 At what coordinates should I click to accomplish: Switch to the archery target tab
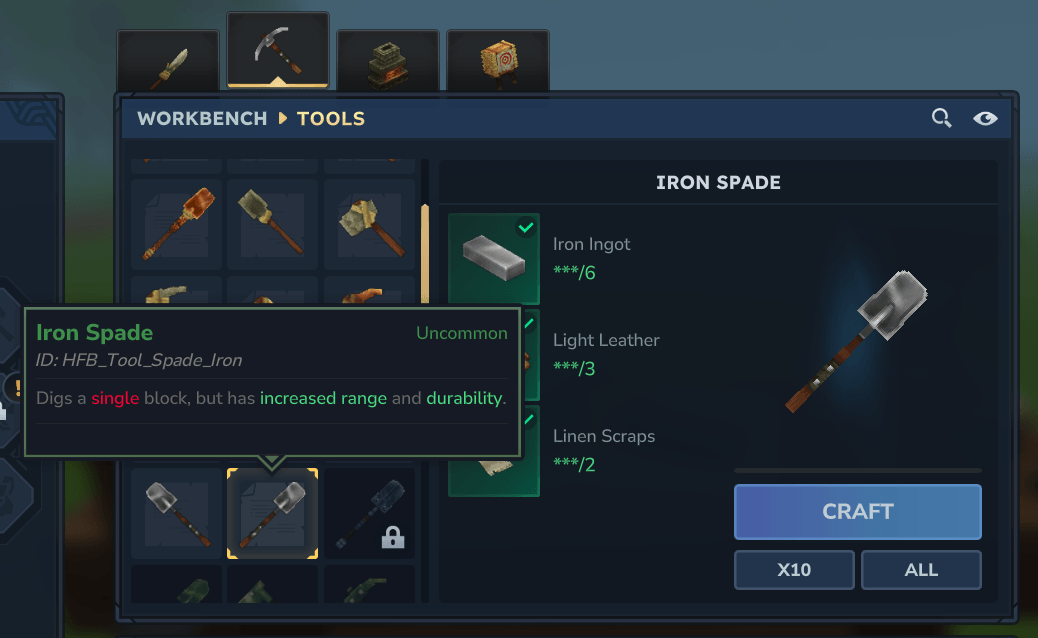(497, 62)
